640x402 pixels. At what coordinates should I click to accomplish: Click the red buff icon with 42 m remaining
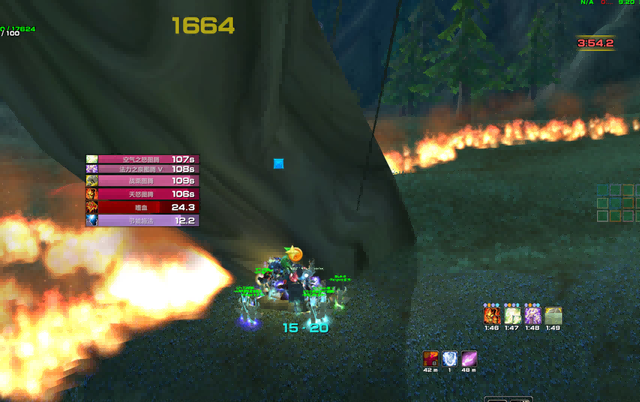[430, 358]
